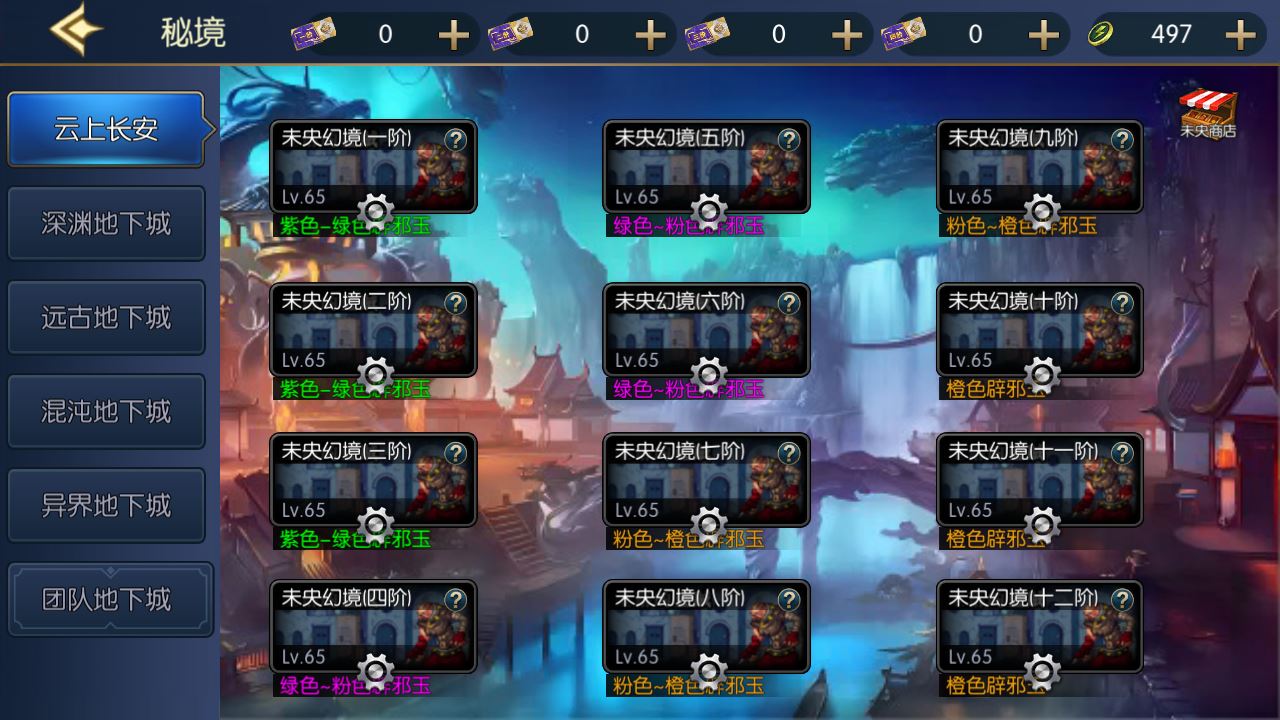Open the 远古地下城 category
Screen dimensions: 1280x720
pyautogui.click(x=107, y=318)
